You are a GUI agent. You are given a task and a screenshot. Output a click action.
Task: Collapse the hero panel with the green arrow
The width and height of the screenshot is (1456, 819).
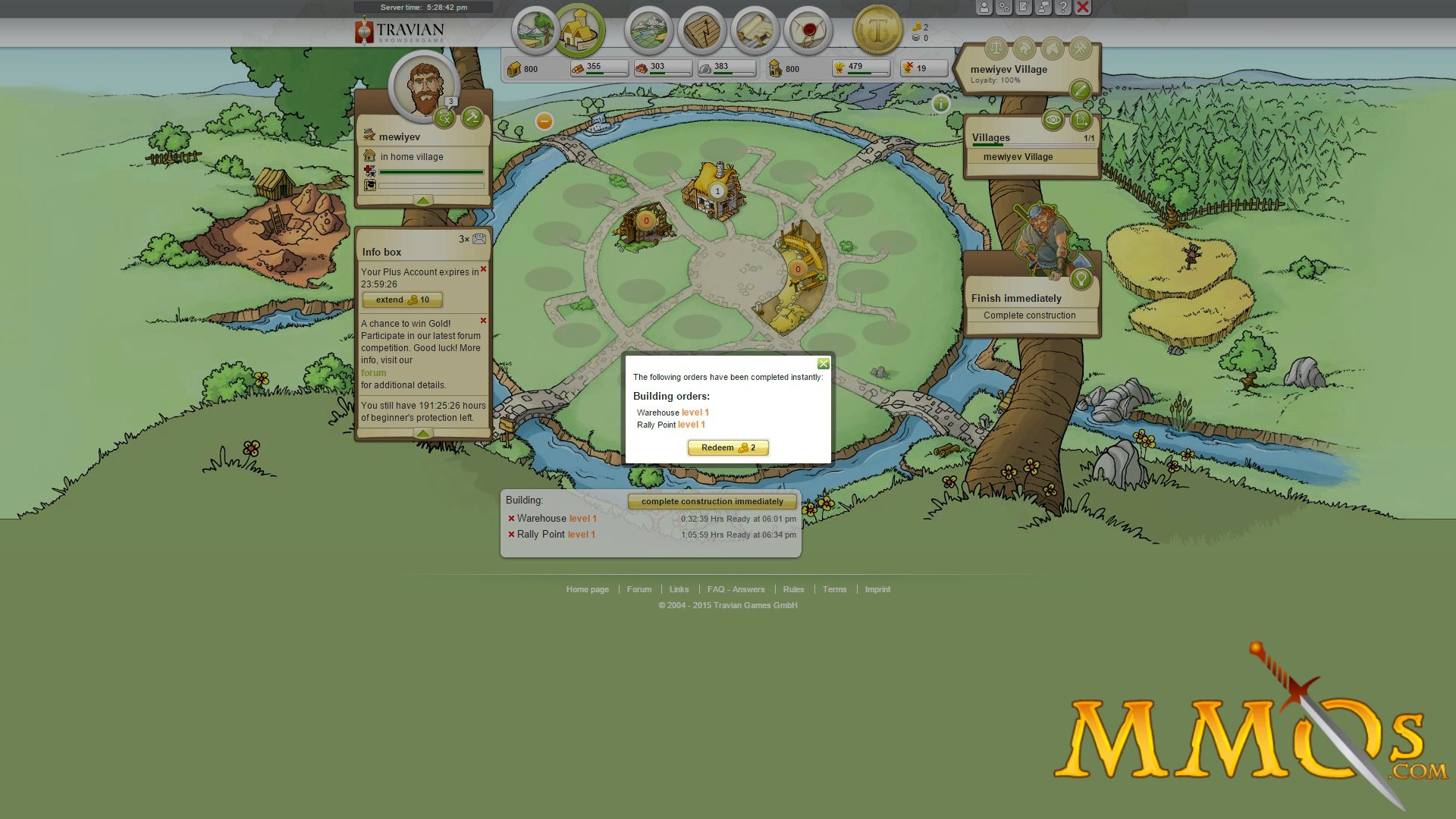[422, 200]
